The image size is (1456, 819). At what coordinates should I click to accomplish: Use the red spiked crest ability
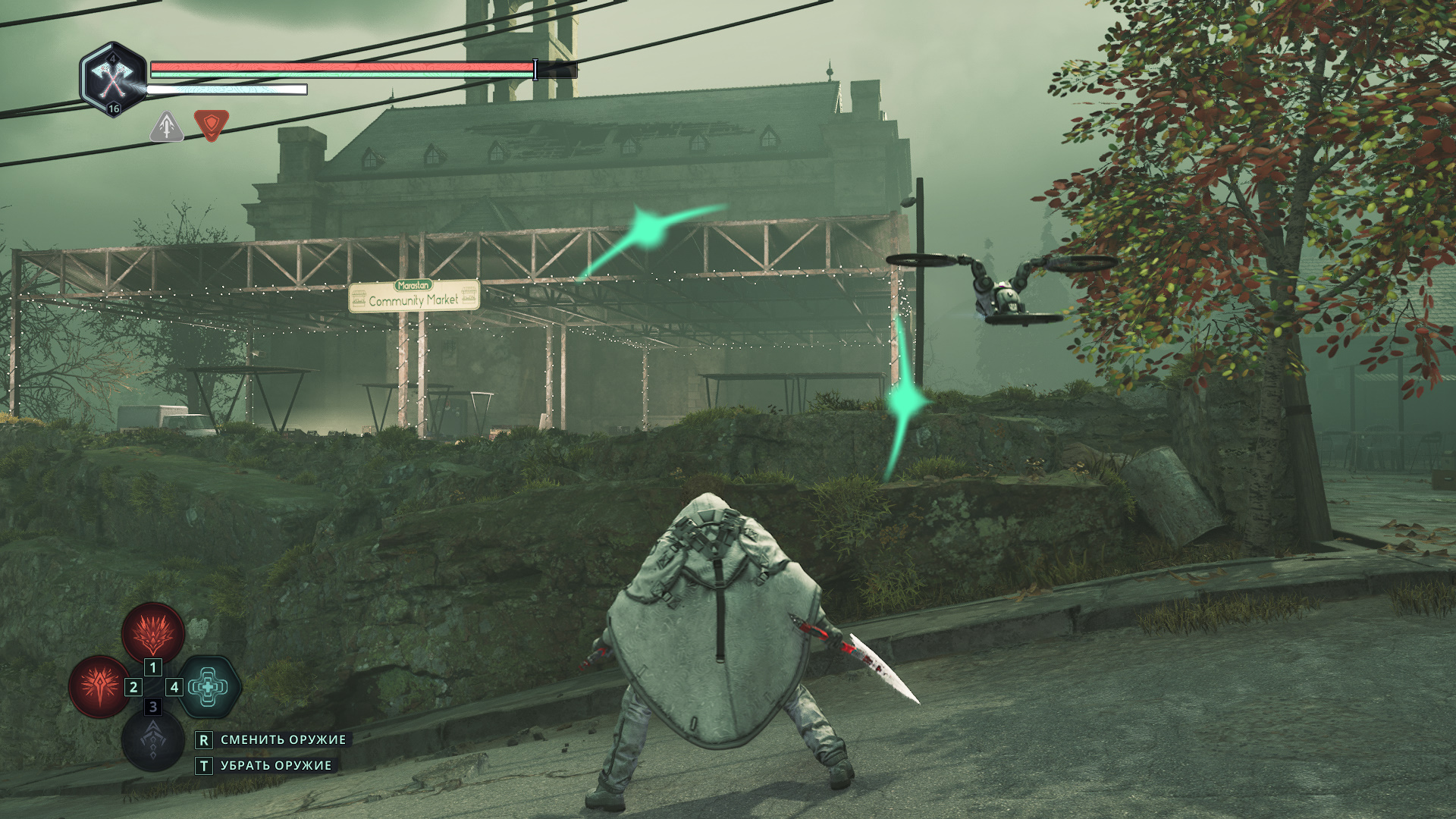[x=100, y=686]
